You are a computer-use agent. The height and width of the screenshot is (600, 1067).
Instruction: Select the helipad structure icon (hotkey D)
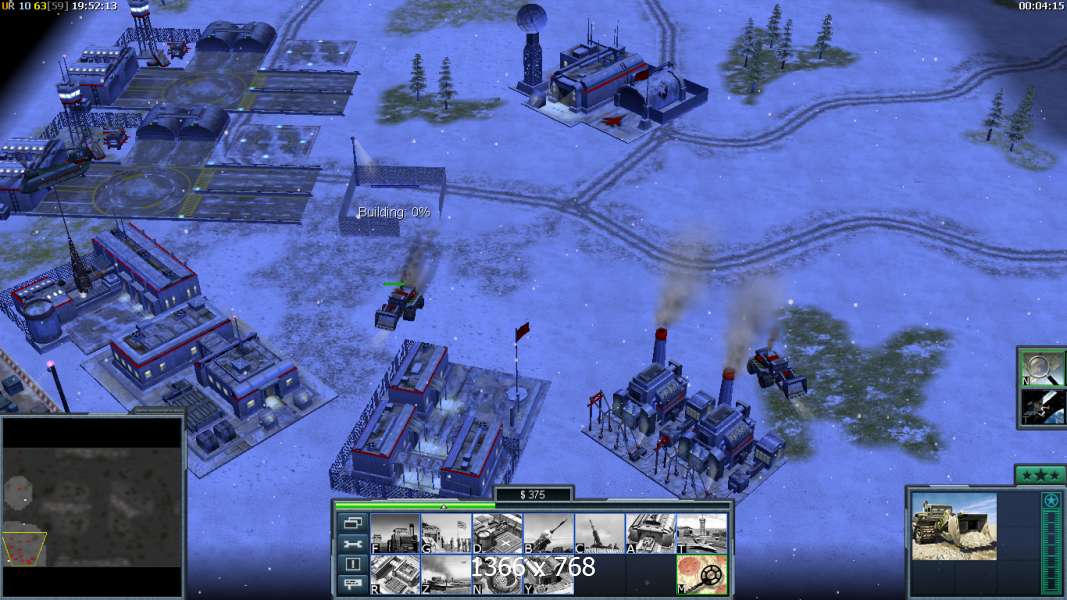[497, 533]
